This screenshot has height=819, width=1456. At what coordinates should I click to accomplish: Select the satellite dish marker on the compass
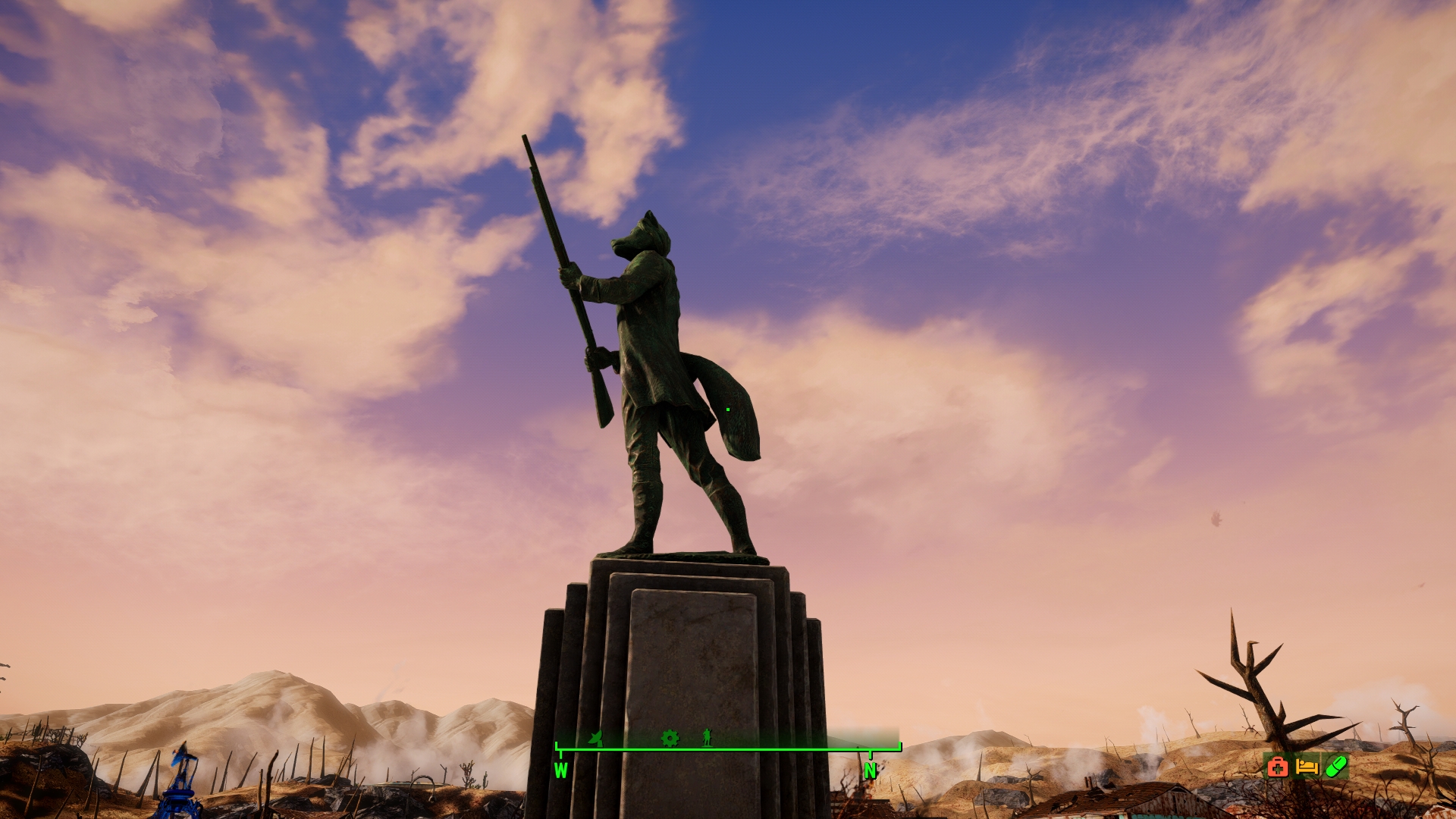(597, 738)
